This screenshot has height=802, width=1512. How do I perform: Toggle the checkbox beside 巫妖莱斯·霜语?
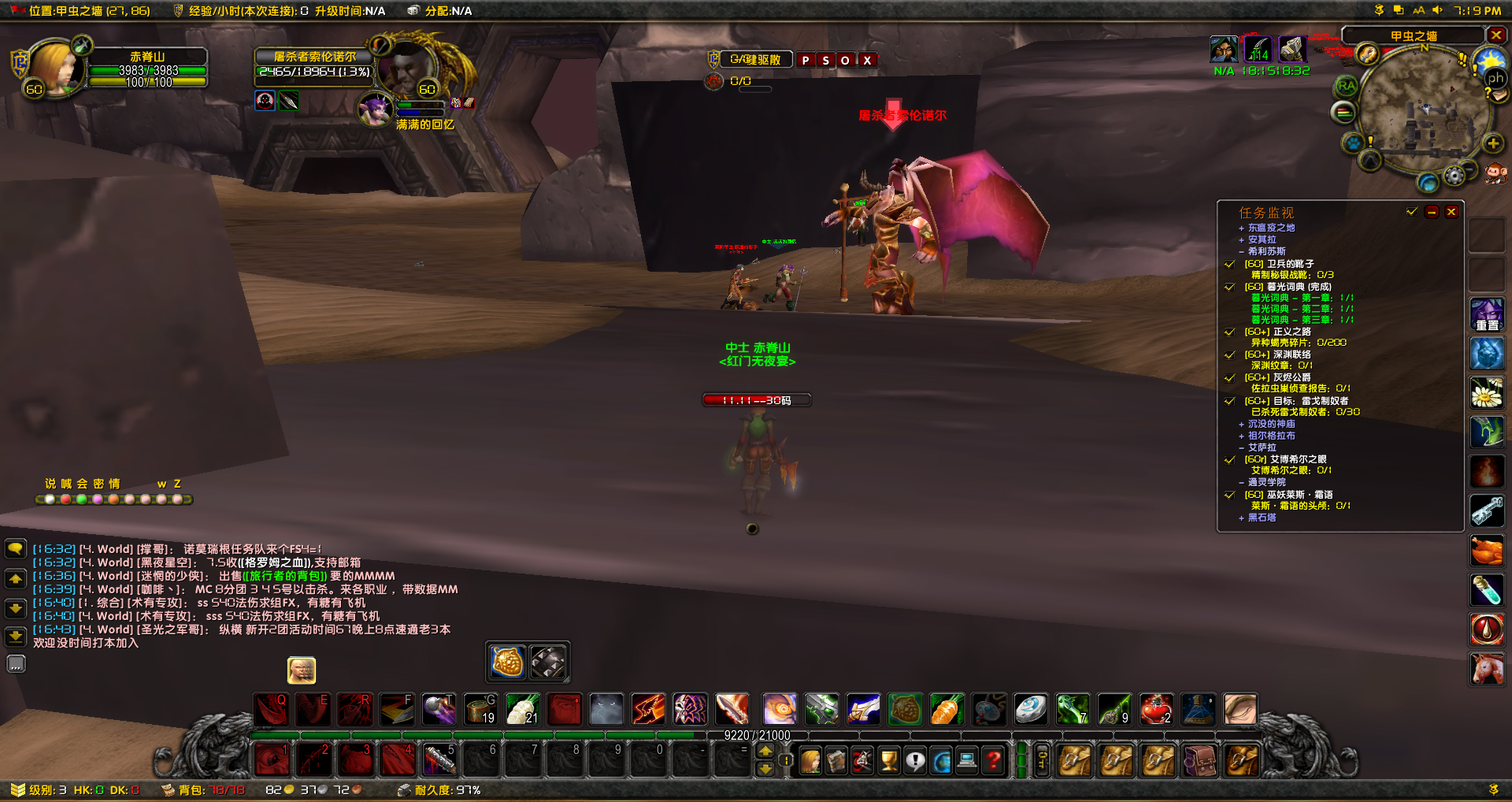coord(1230,495)
